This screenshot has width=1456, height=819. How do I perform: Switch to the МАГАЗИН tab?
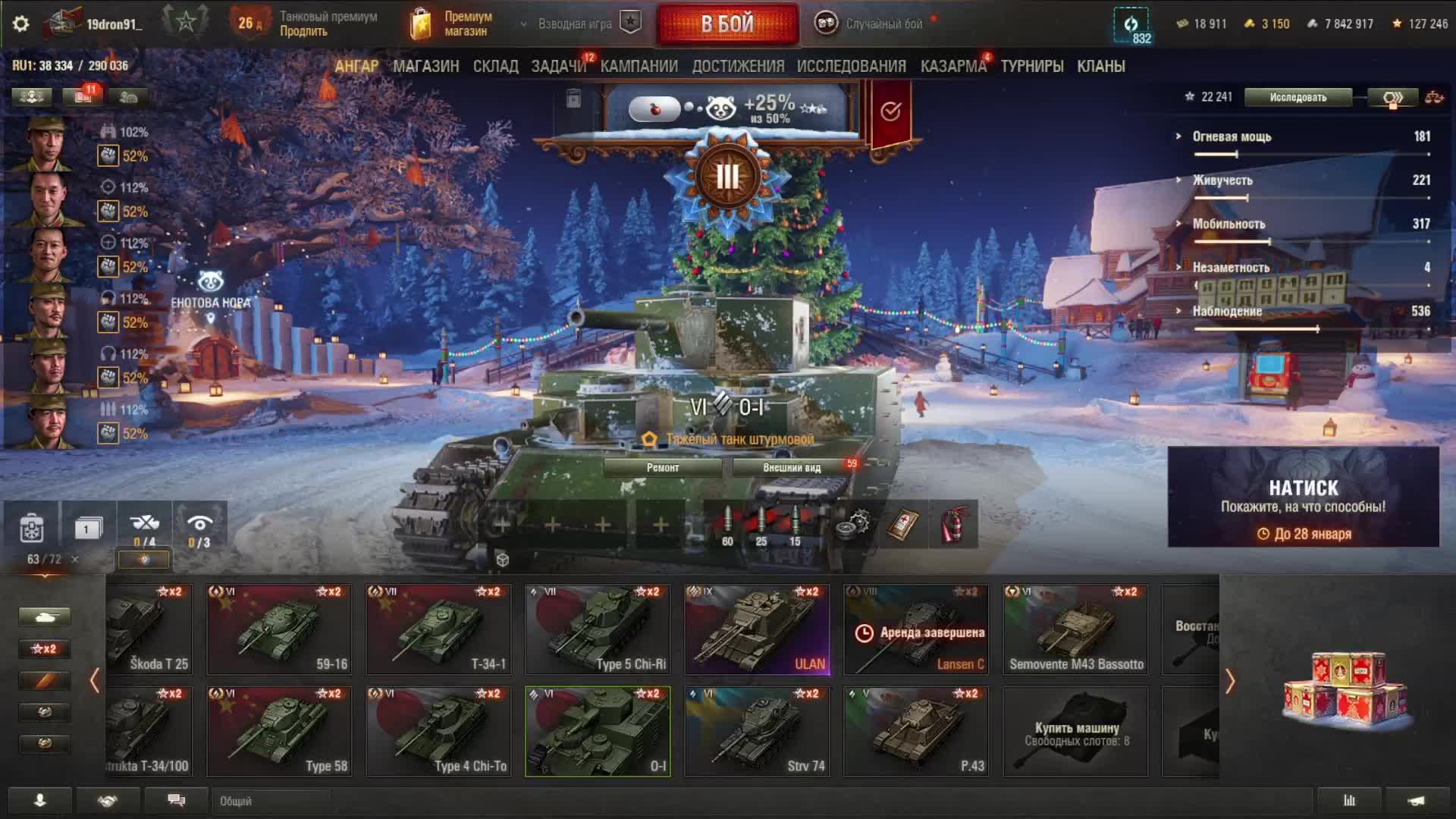[425, 67]
